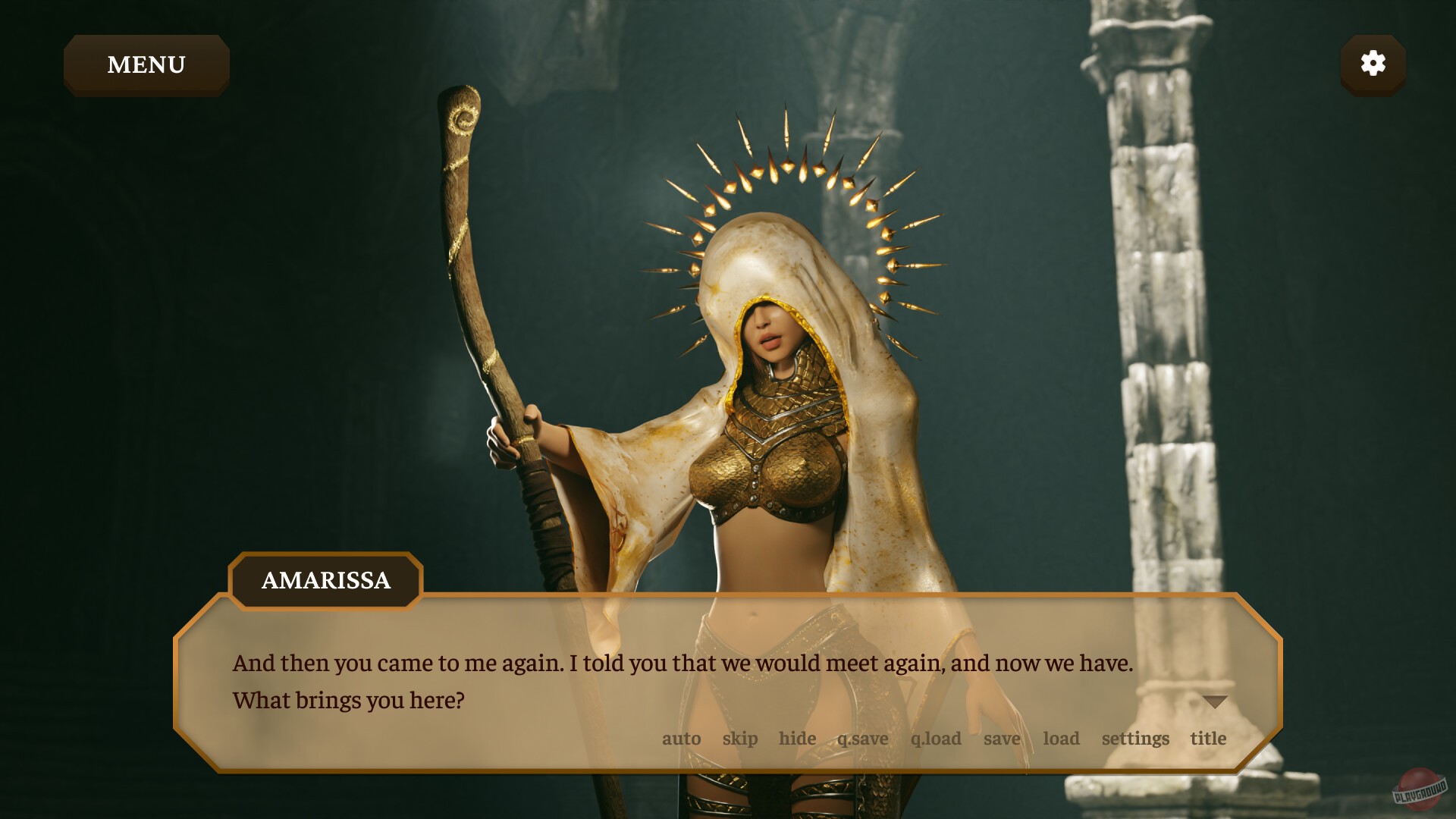This screenshot has height=819, width=1456.
Task: Open the save screen
Action: [1002, 738]
